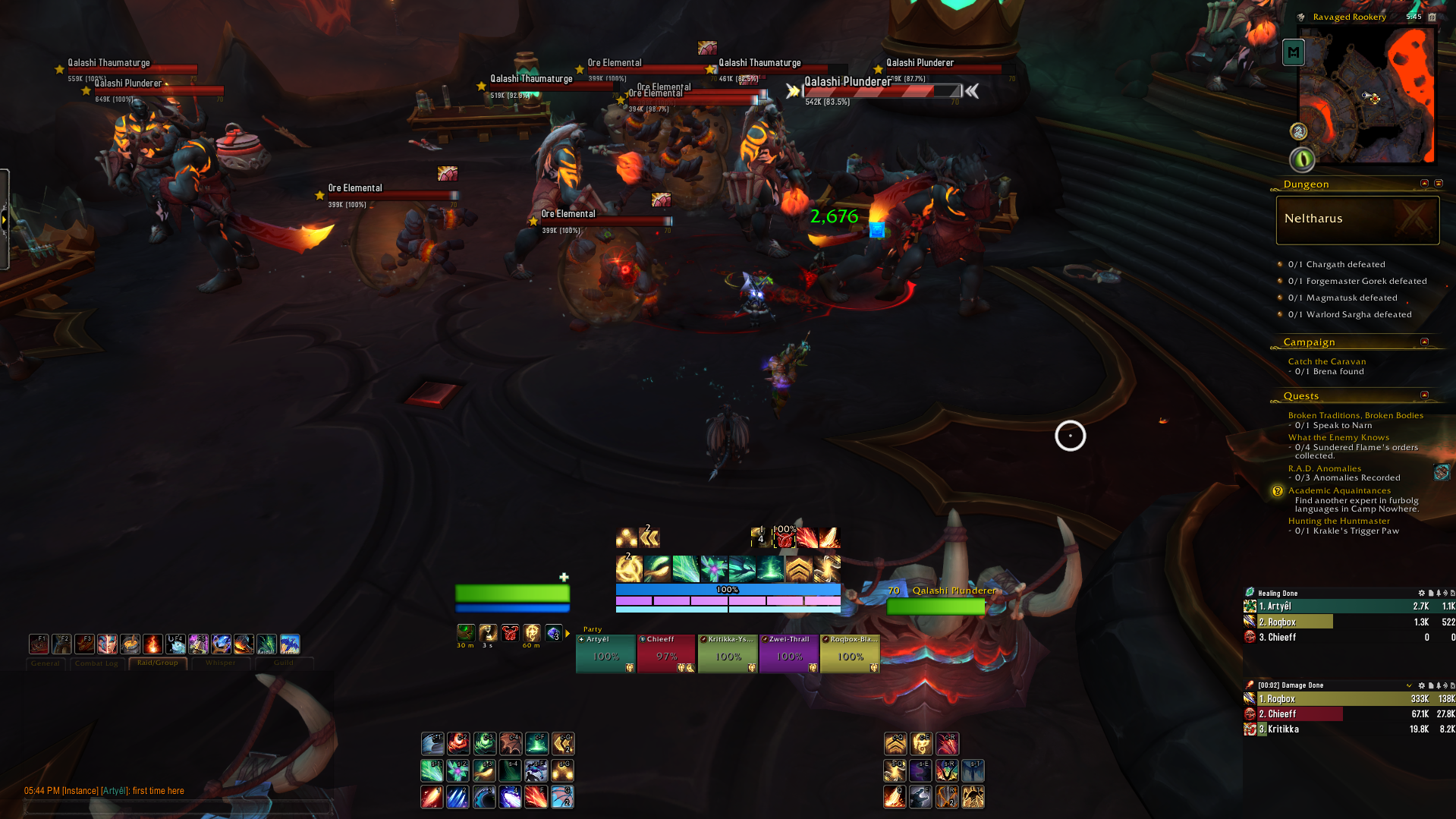This screenshot has width=1456, height=819.
Task: Select the Whisper chat tab
Action: pos(220,663)
